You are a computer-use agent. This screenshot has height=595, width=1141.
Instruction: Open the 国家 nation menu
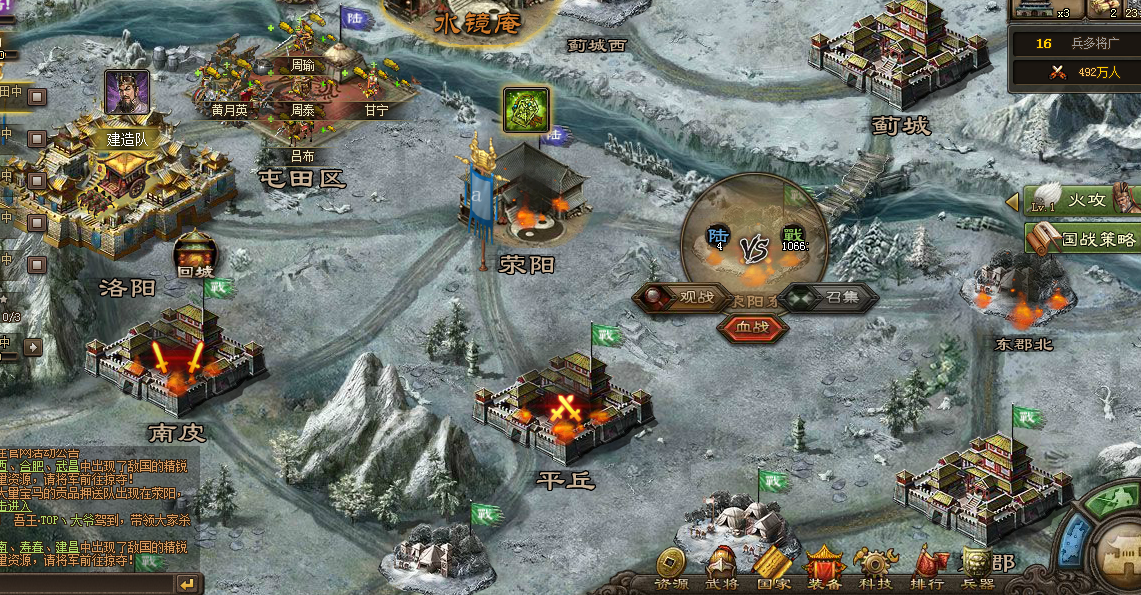click(x=773, y=568)
